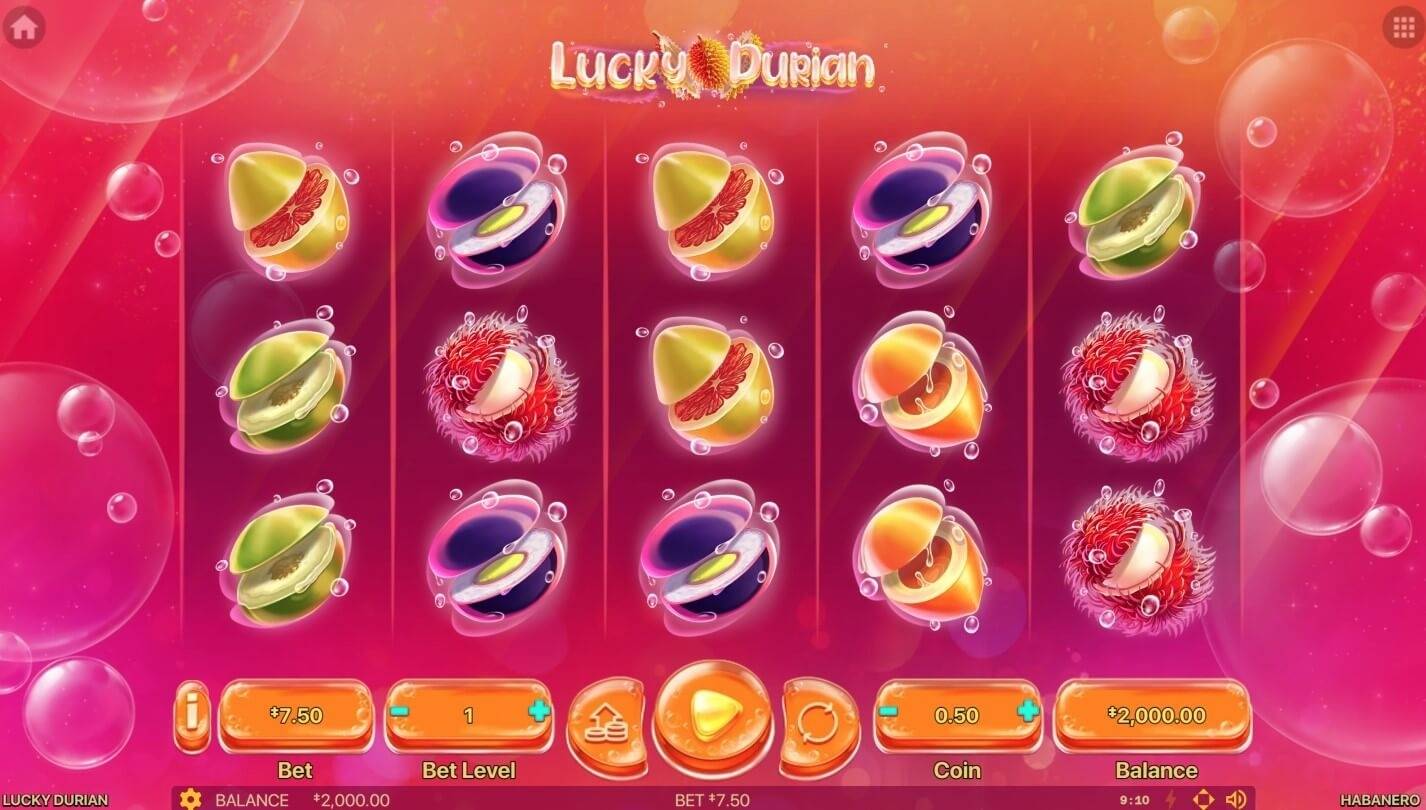Open the paytable info panel
The width and height of the screenshot is (1426, 810).
coord(193,715)
